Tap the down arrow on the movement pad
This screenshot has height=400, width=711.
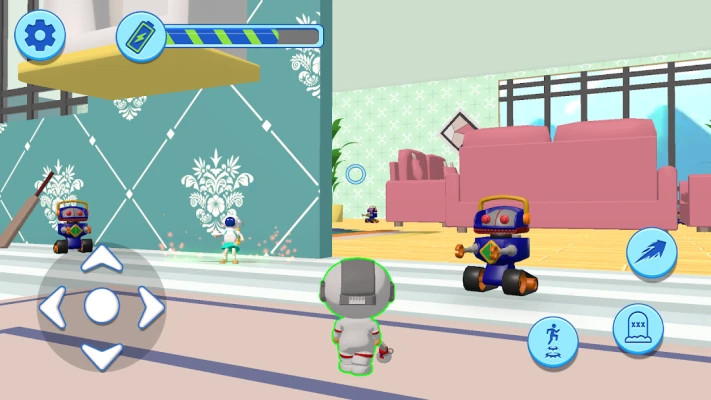pyautogui.click(x=101, y=353)
